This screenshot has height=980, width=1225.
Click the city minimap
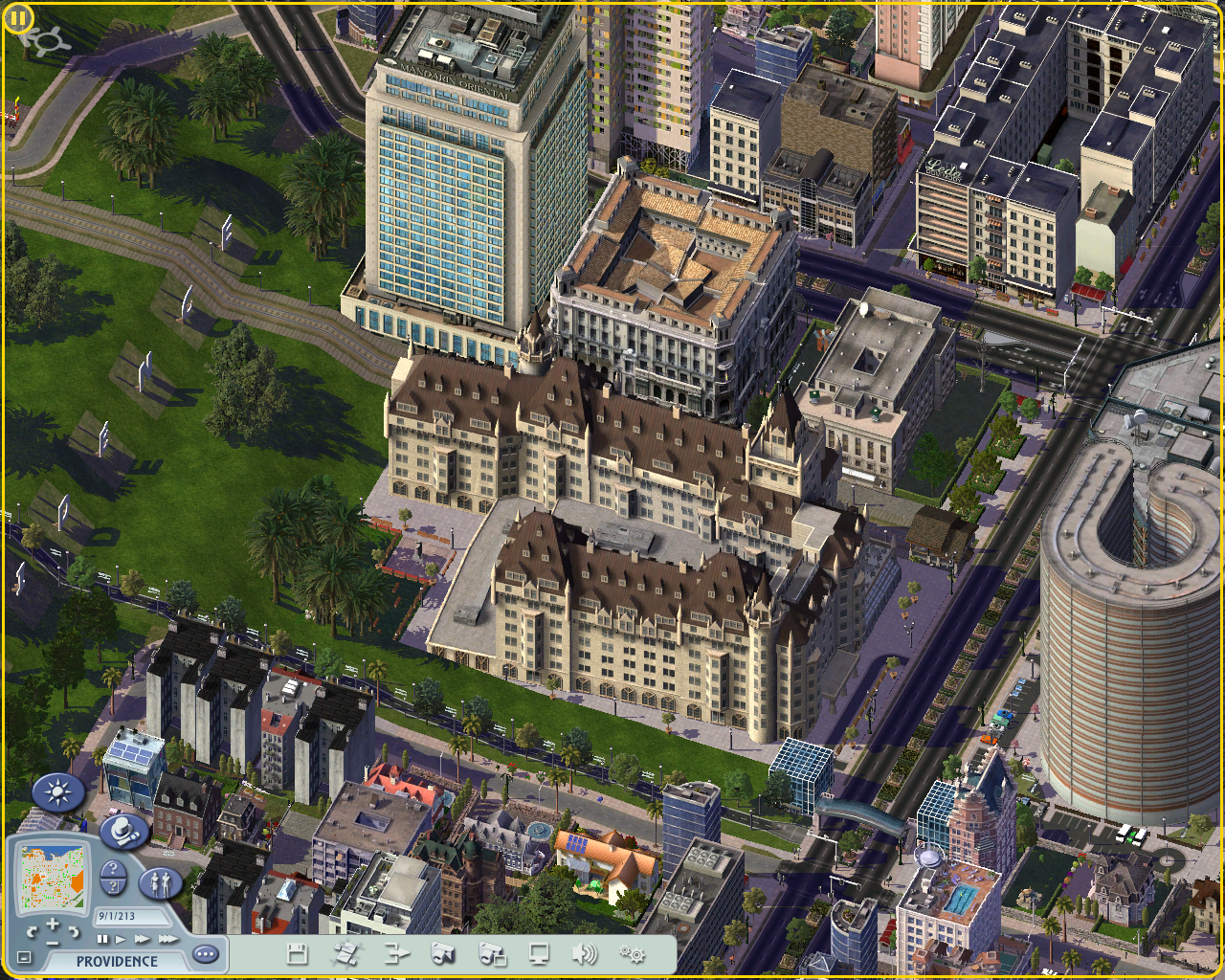coord(52,879)
